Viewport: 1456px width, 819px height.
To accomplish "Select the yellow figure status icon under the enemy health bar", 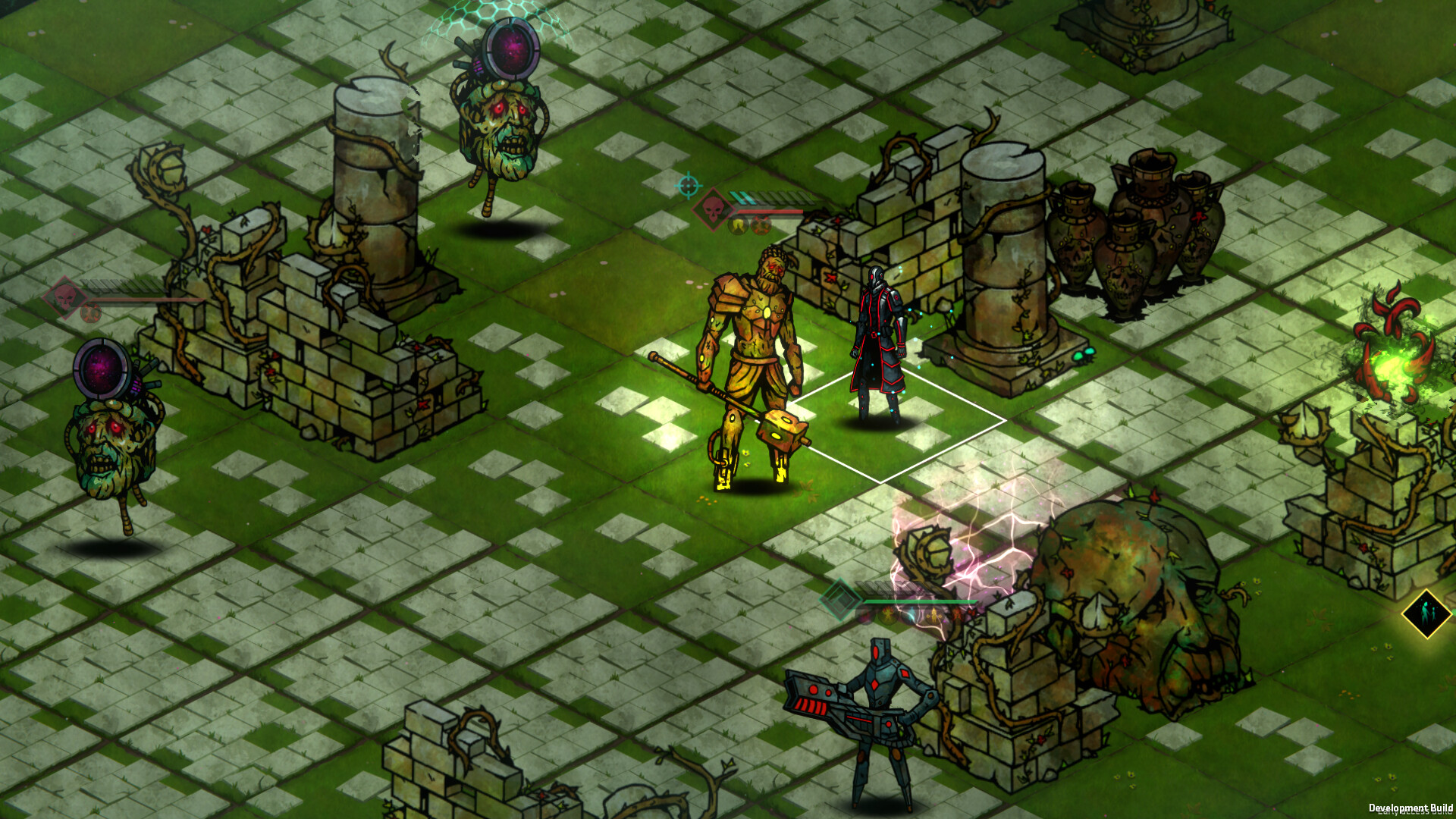I will pyautogui.click(x=737, y=224).
